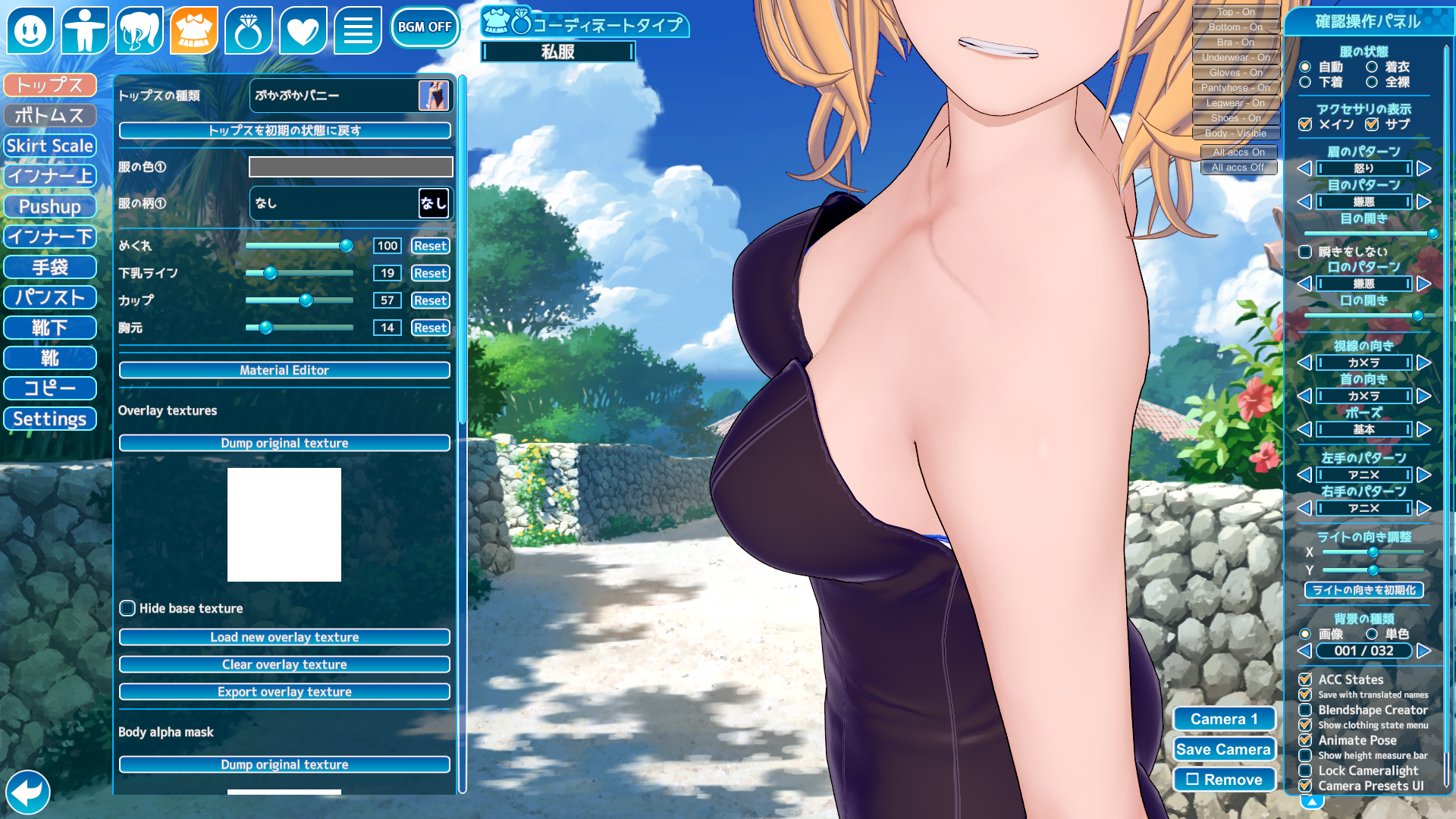This screenshot has height=819, width=1456.
Task: Switch to the Skirt Scale tab
Action: point(50,146)
